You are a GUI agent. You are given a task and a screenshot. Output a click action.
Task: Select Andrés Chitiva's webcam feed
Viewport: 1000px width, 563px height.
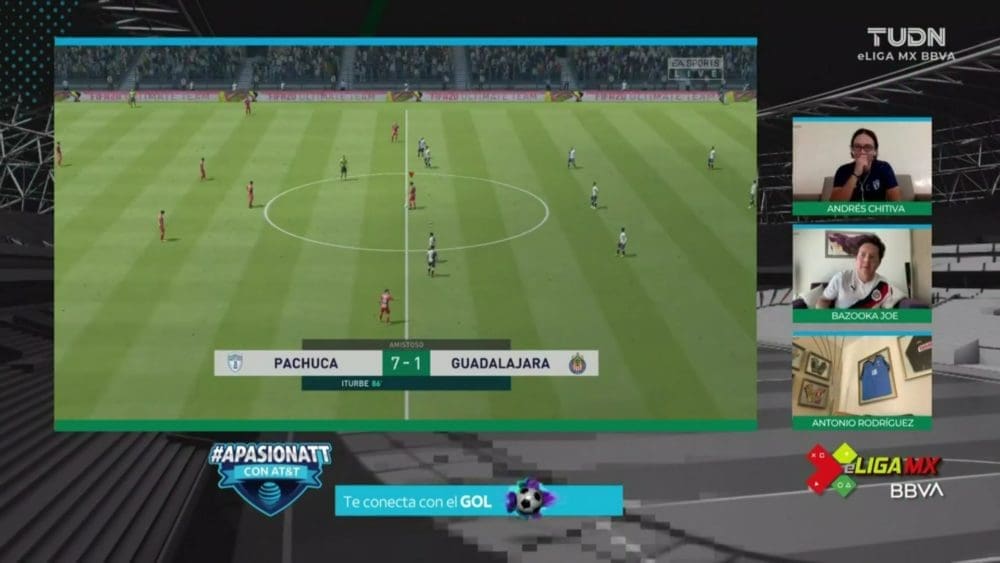click(x=862, y=161)
